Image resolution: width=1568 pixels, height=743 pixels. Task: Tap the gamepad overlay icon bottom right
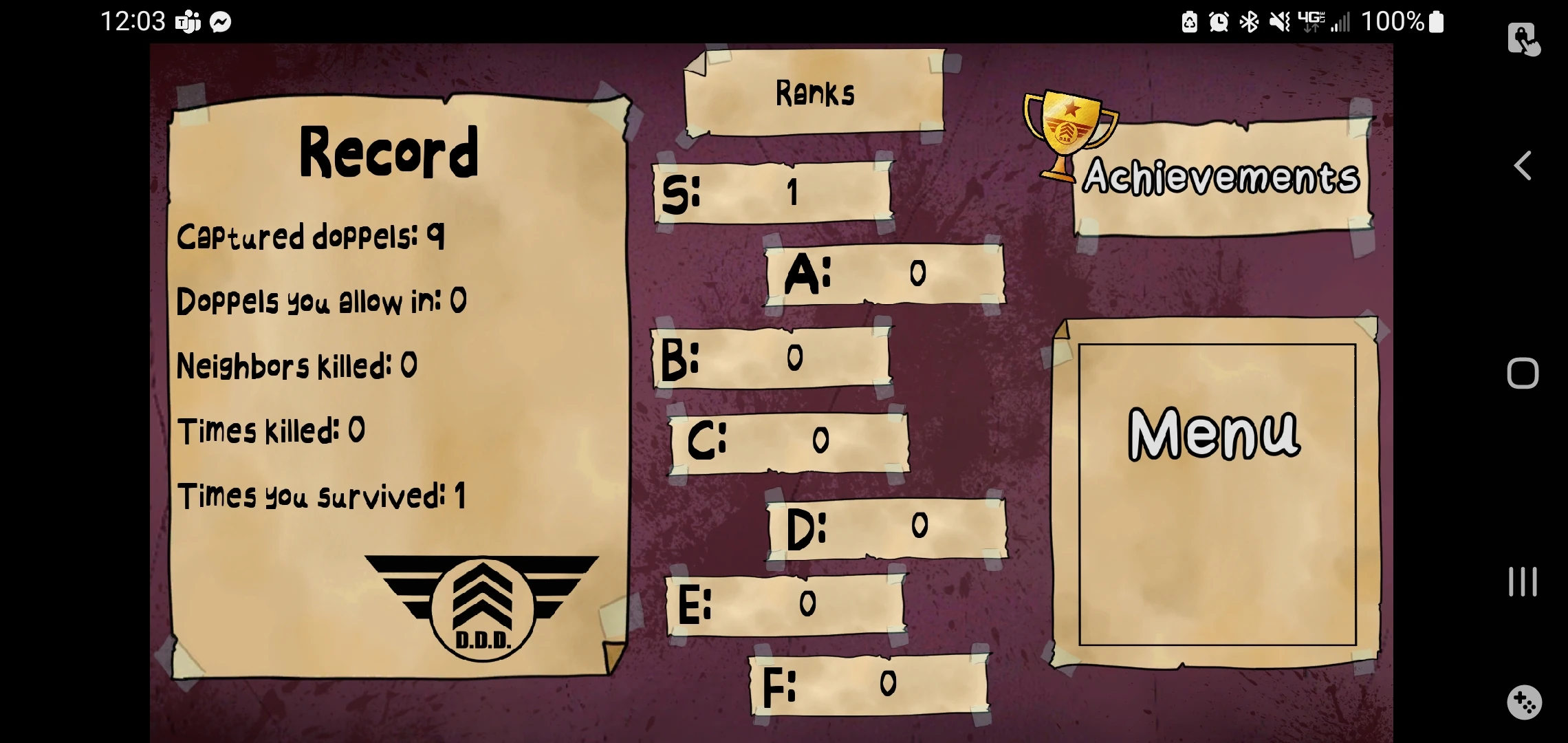1524,703
